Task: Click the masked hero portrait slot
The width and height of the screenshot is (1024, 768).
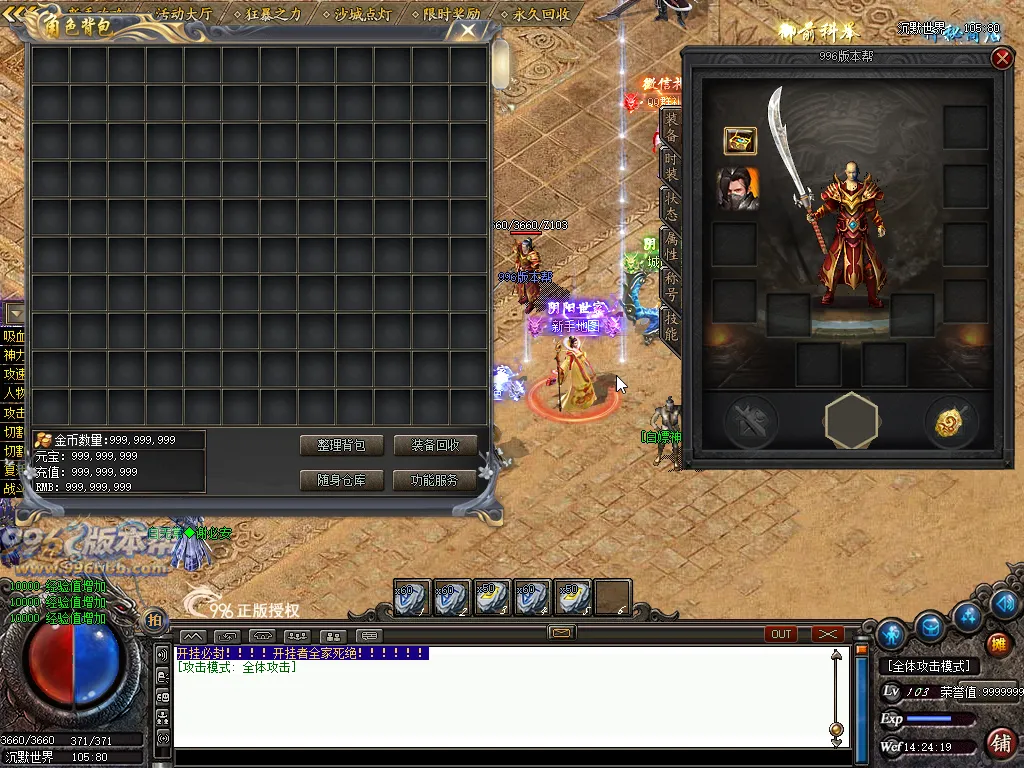Action: tap(737, 188)
